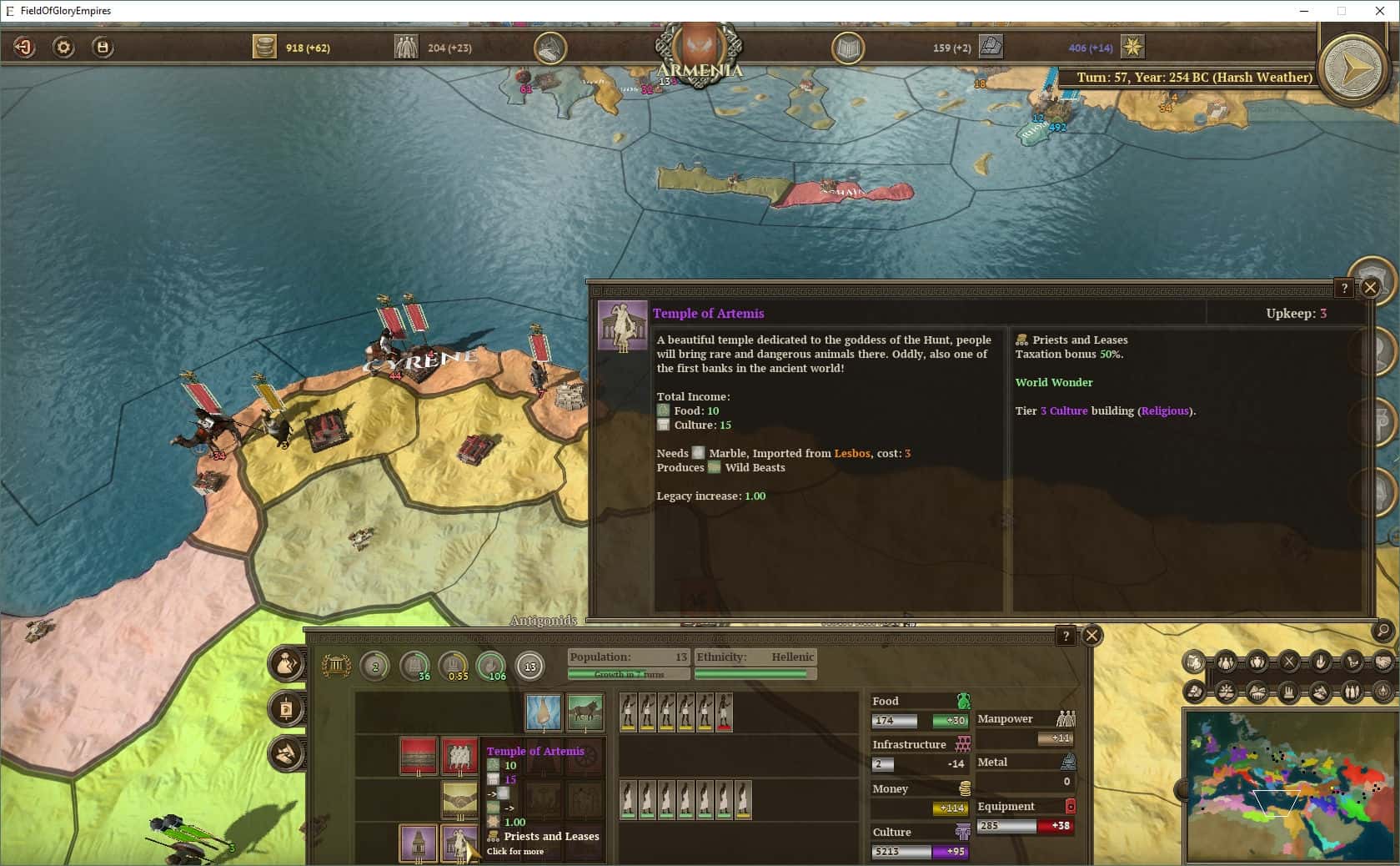Open the culture points icon near 406
This screenshot has width=1400, height=866.
1133,48
